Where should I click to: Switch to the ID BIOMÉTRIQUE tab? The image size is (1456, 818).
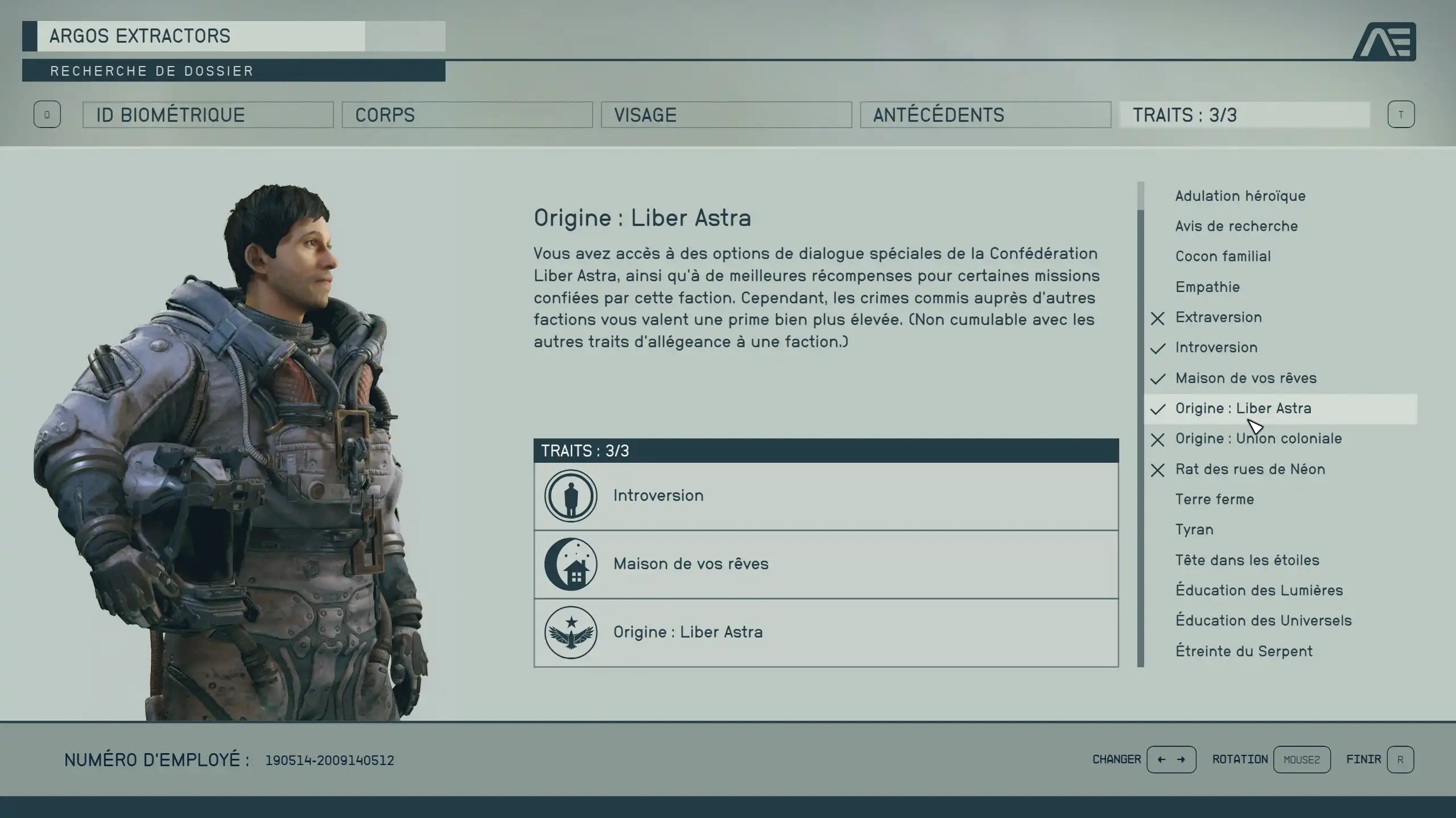[x=208, y=115]
